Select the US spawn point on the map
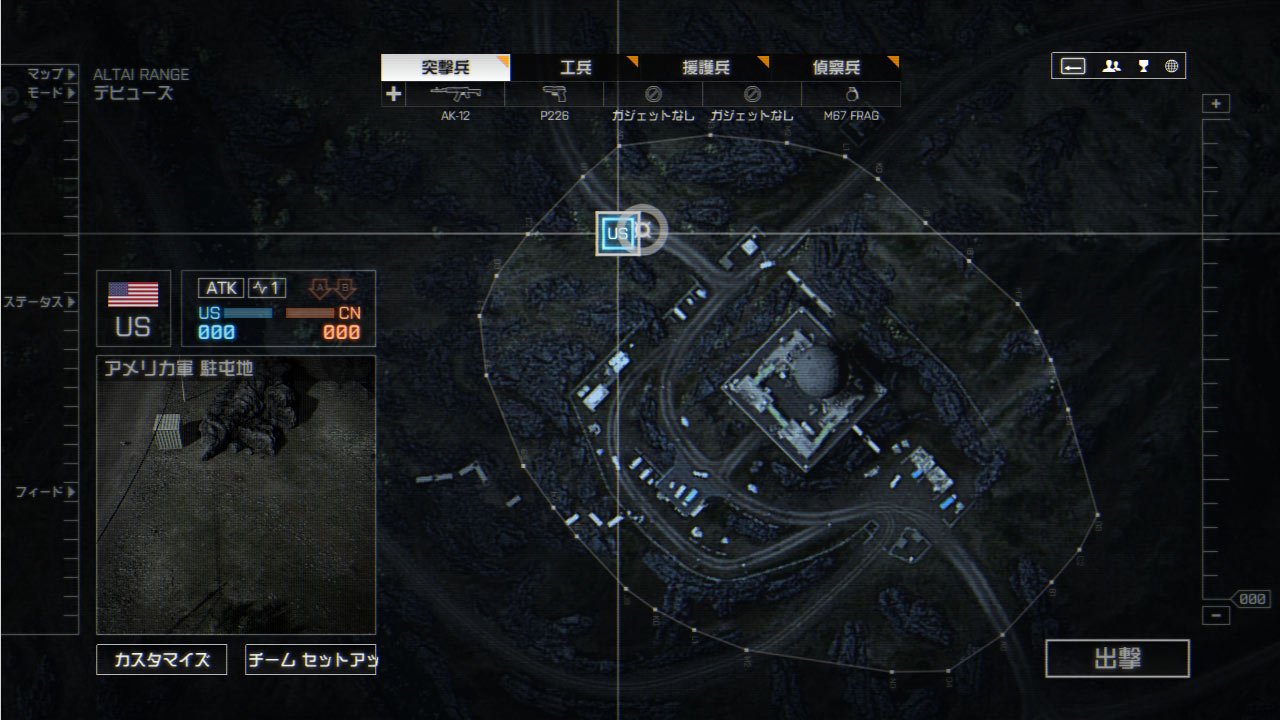Image resolution: width=1280 pixels, height=720 pixels. coord(617,234)
